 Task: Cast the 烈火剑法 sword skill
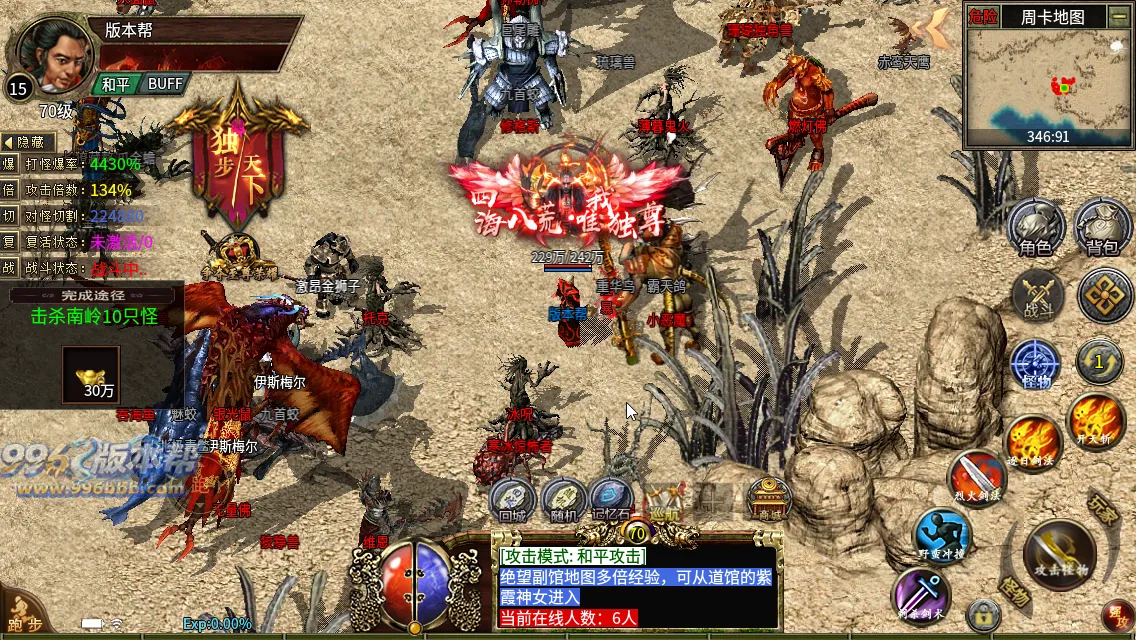[976, 478]
